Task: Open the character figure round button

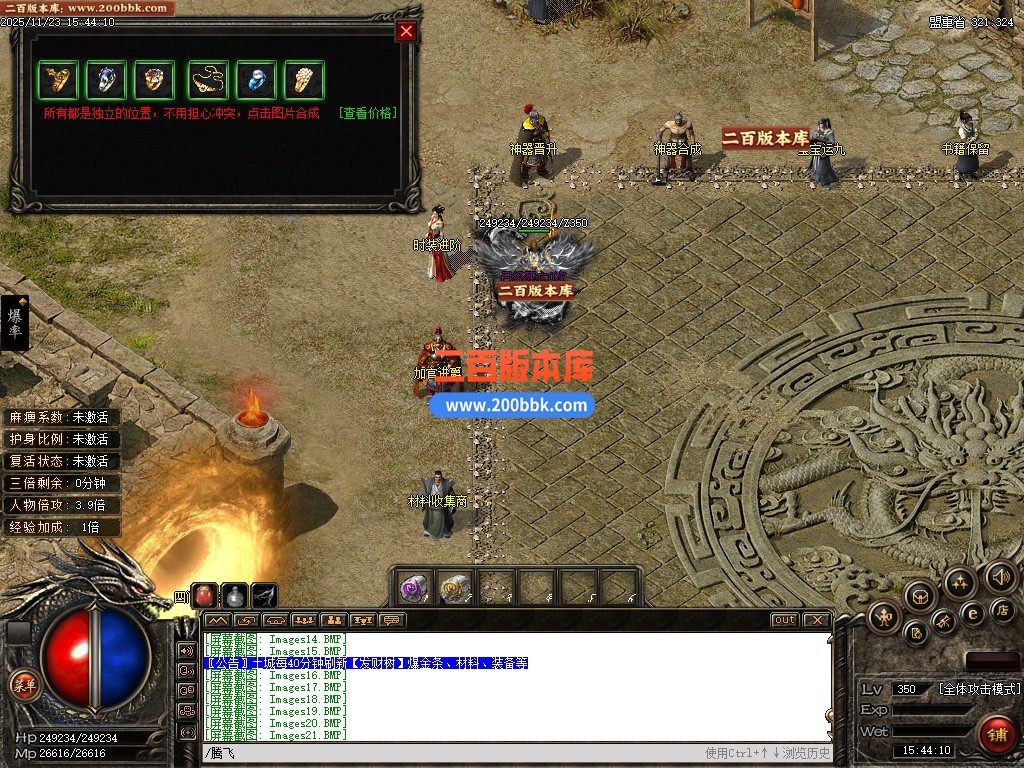Action: [884, 617]
